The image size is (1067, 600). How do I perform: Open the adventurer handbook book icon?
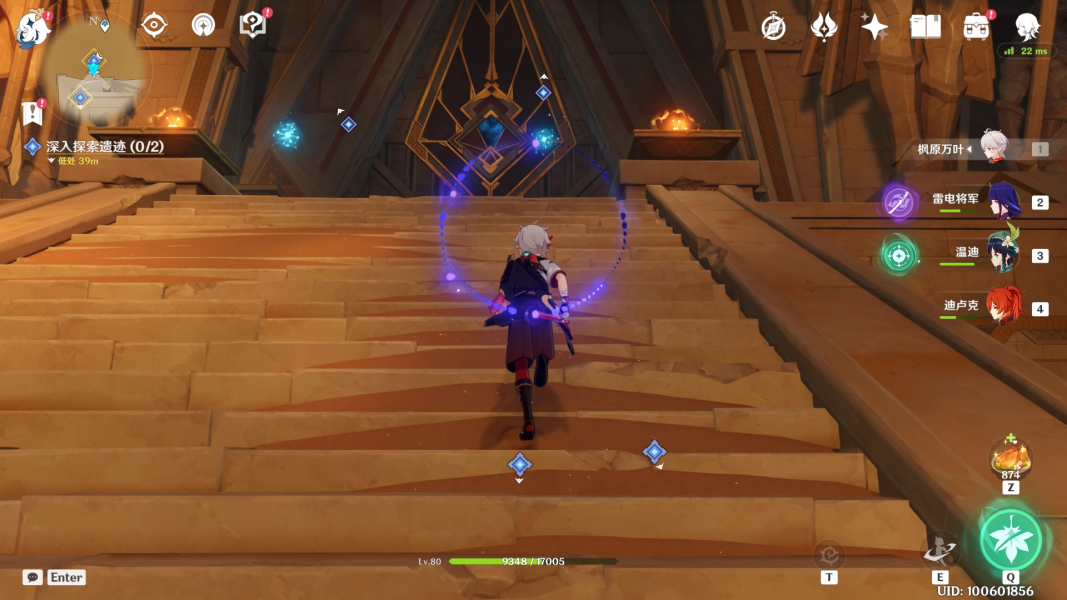click(925, 27)
